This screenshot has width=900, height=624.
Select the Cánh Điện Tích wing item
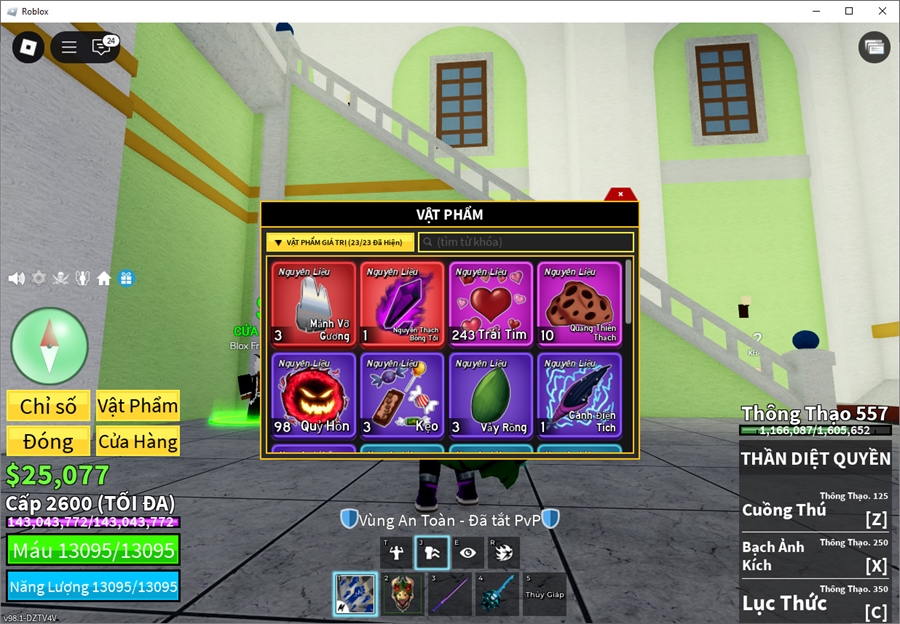pos(579,395)
